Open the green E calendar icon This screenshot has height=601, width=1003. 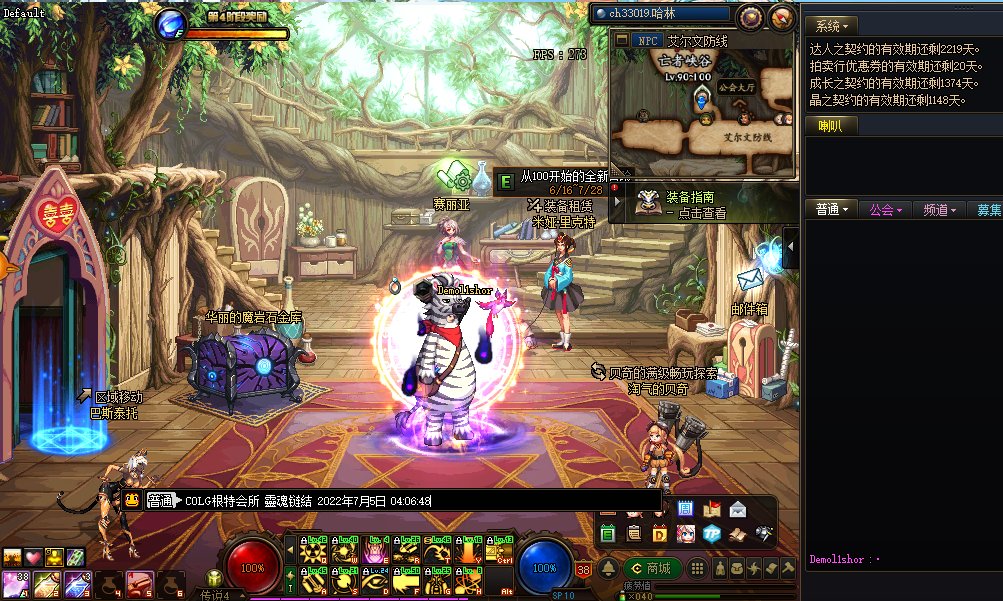pos(608,534)
